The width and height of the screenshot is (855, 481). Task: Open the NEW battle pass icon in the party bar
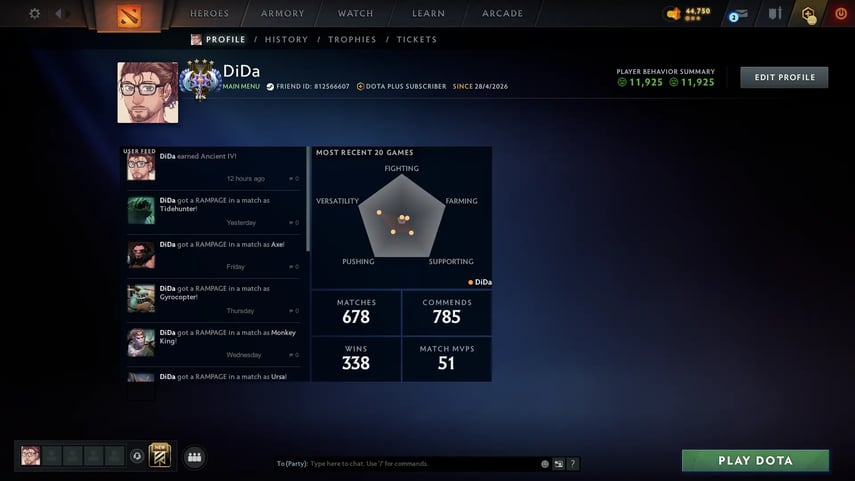(x=160, y=456)
